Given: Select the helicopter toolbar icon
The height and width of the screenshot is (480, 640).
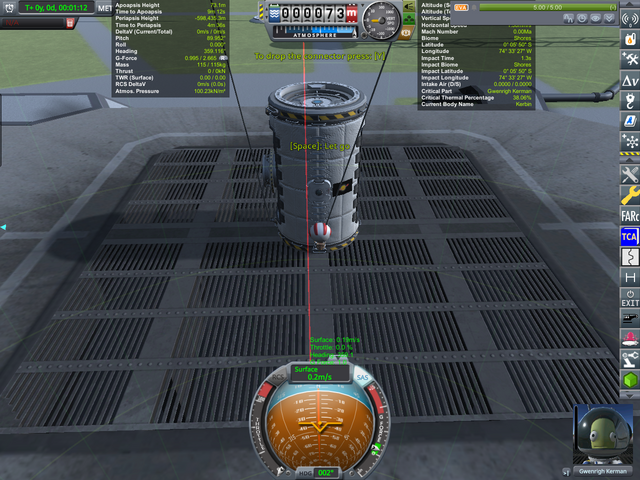Looking at the screenshot, I should [x=630, y=59].
